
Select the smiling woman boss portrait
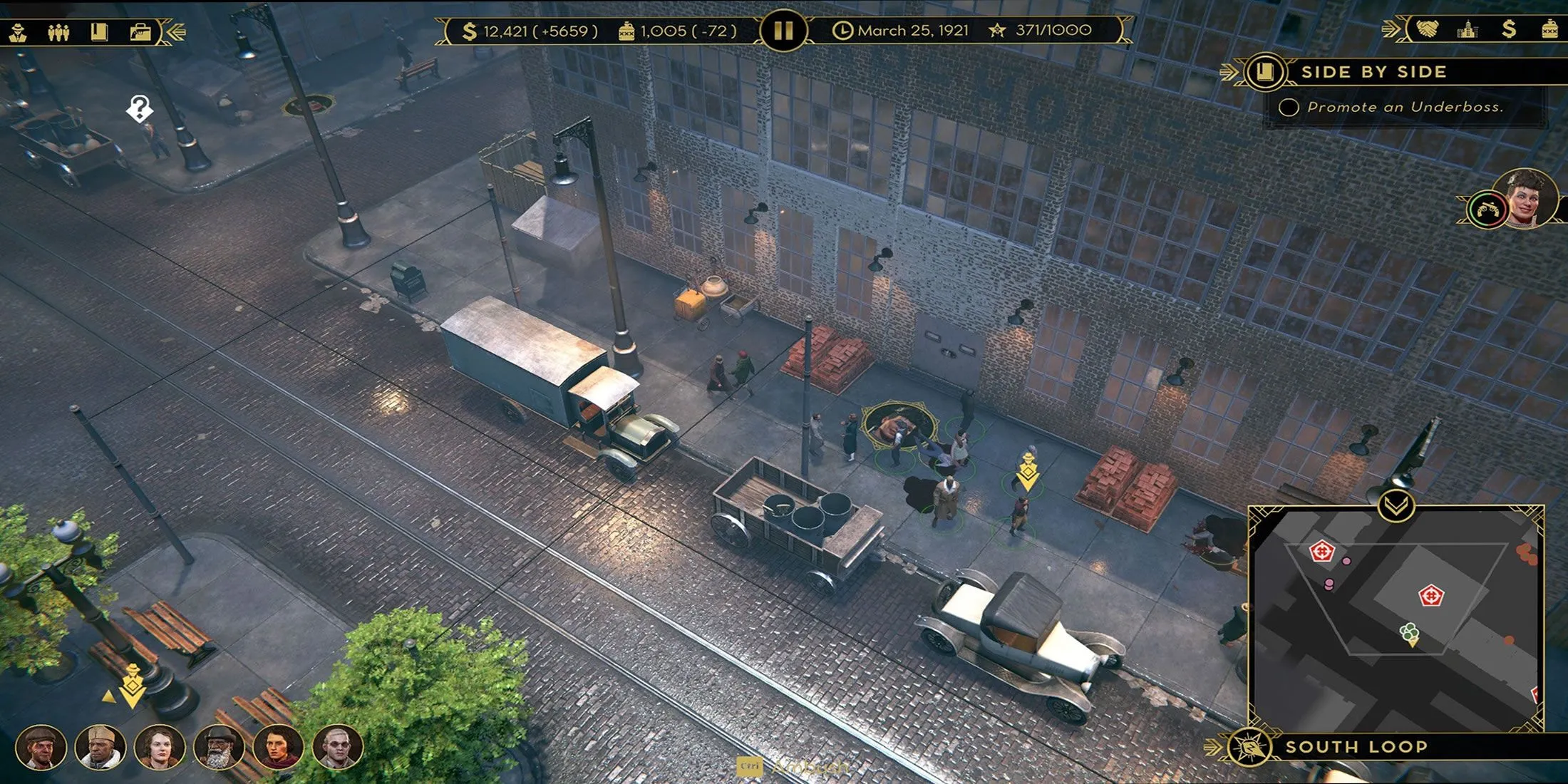1527,197
